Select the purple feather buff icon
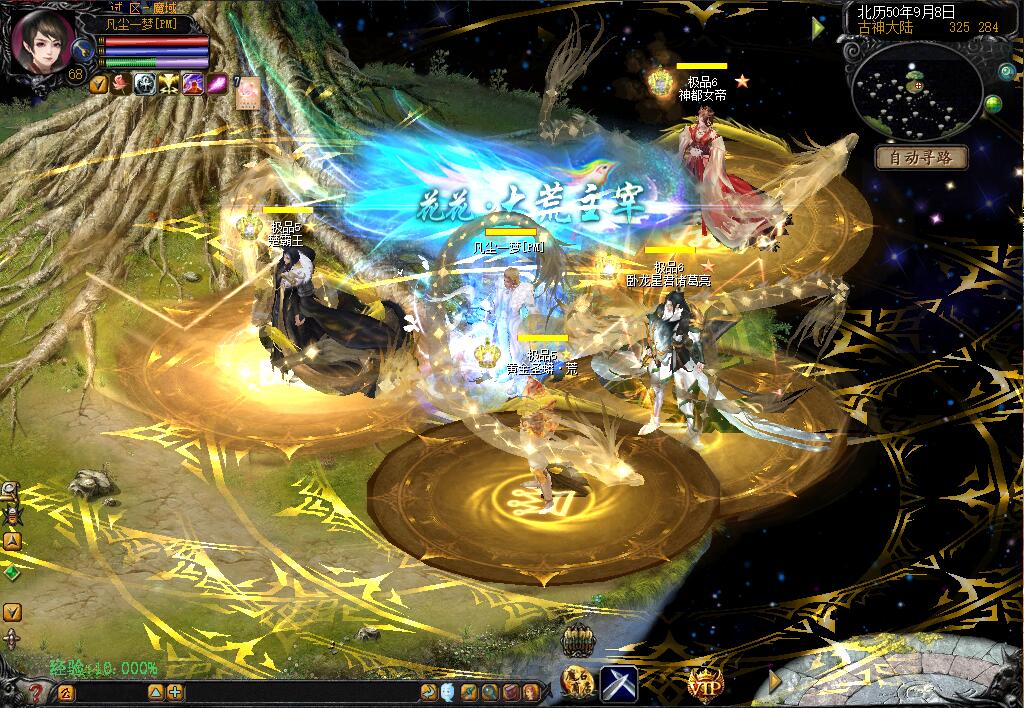Viewport: 1024px width, 708px height. 216,85
